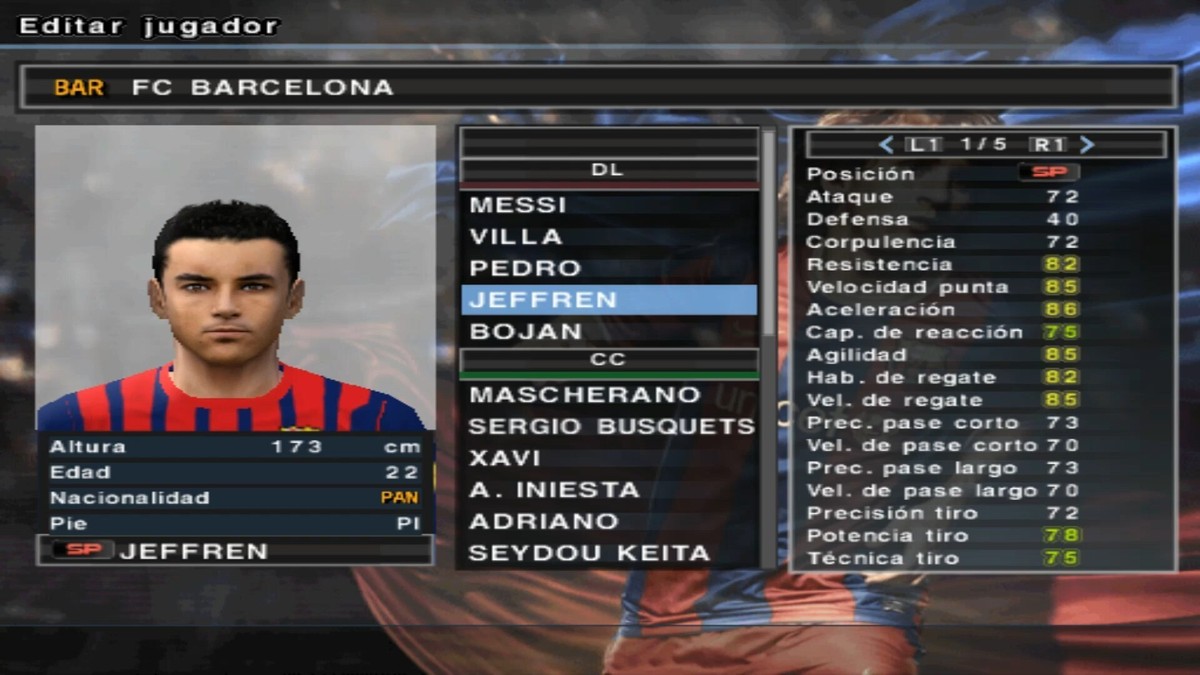Viewport: 1200px width, 675px height.
Task: Go to the previous stats page arrow
Action: [x=885, y=145]
